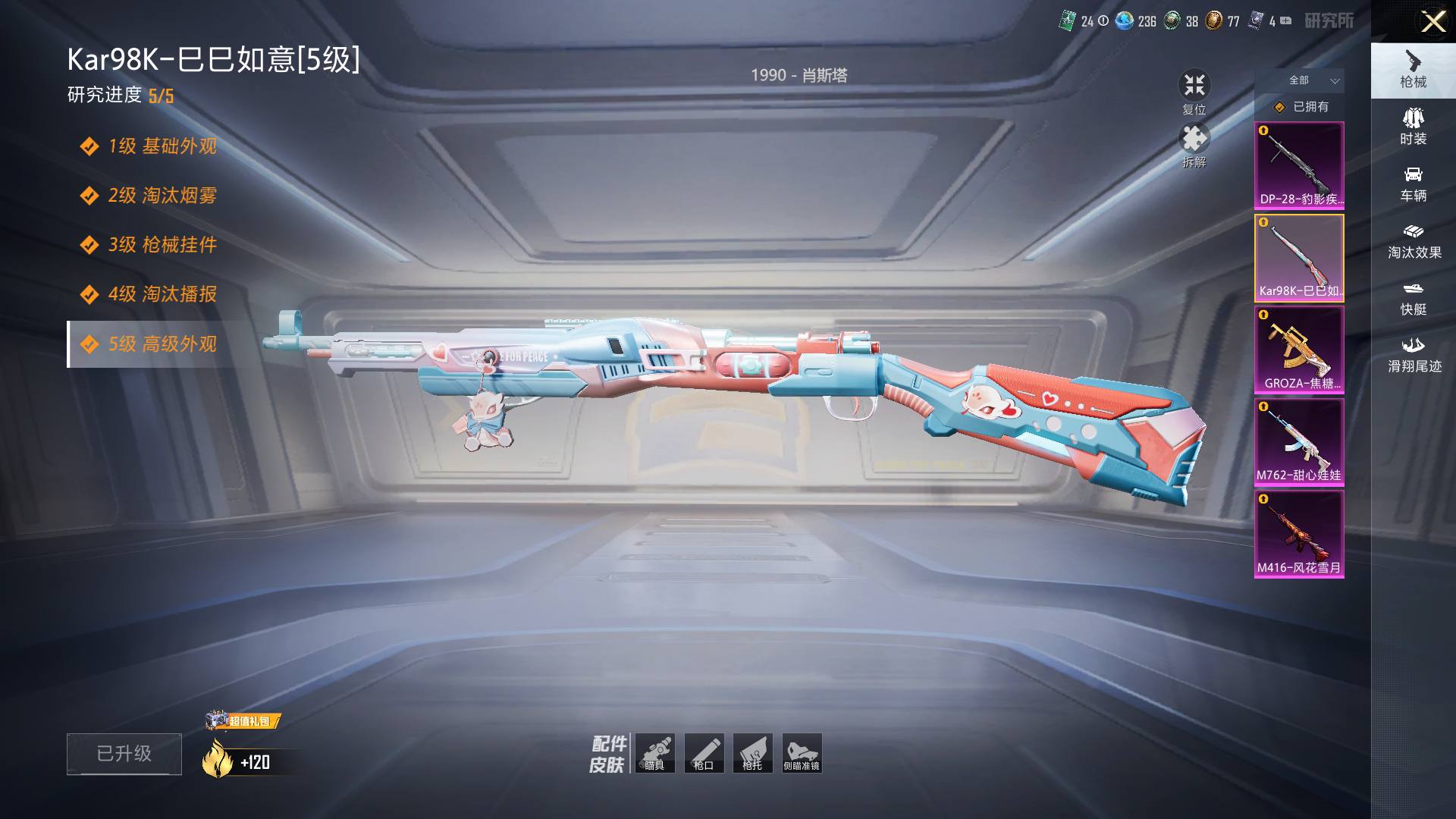Select the DP-28 skin thumbnail

(x=1299, y=165)
